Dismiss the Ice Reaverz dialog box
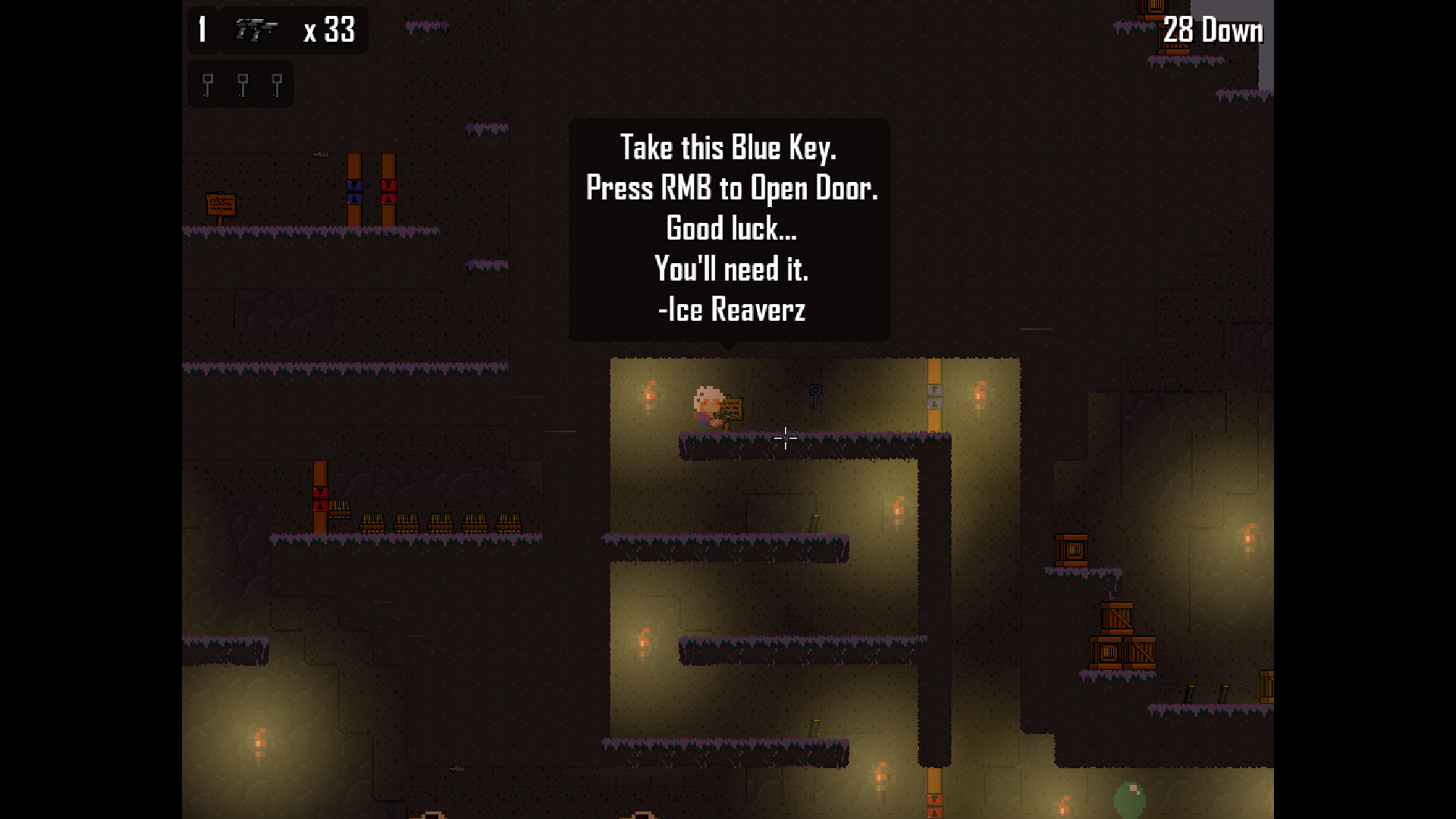The image size is (1456, 819). [x=730, y=227]
